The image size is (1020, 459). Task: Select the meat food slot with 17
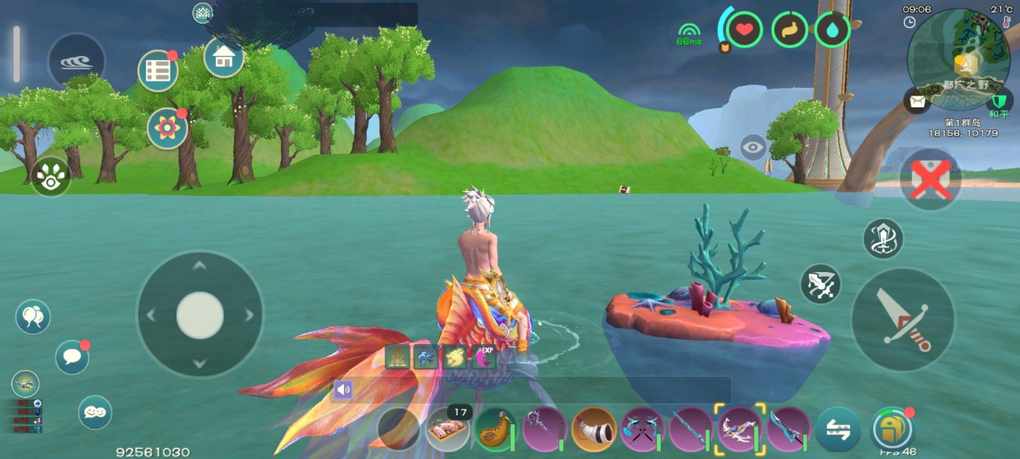pyautogui.click(x=447, y=430)
